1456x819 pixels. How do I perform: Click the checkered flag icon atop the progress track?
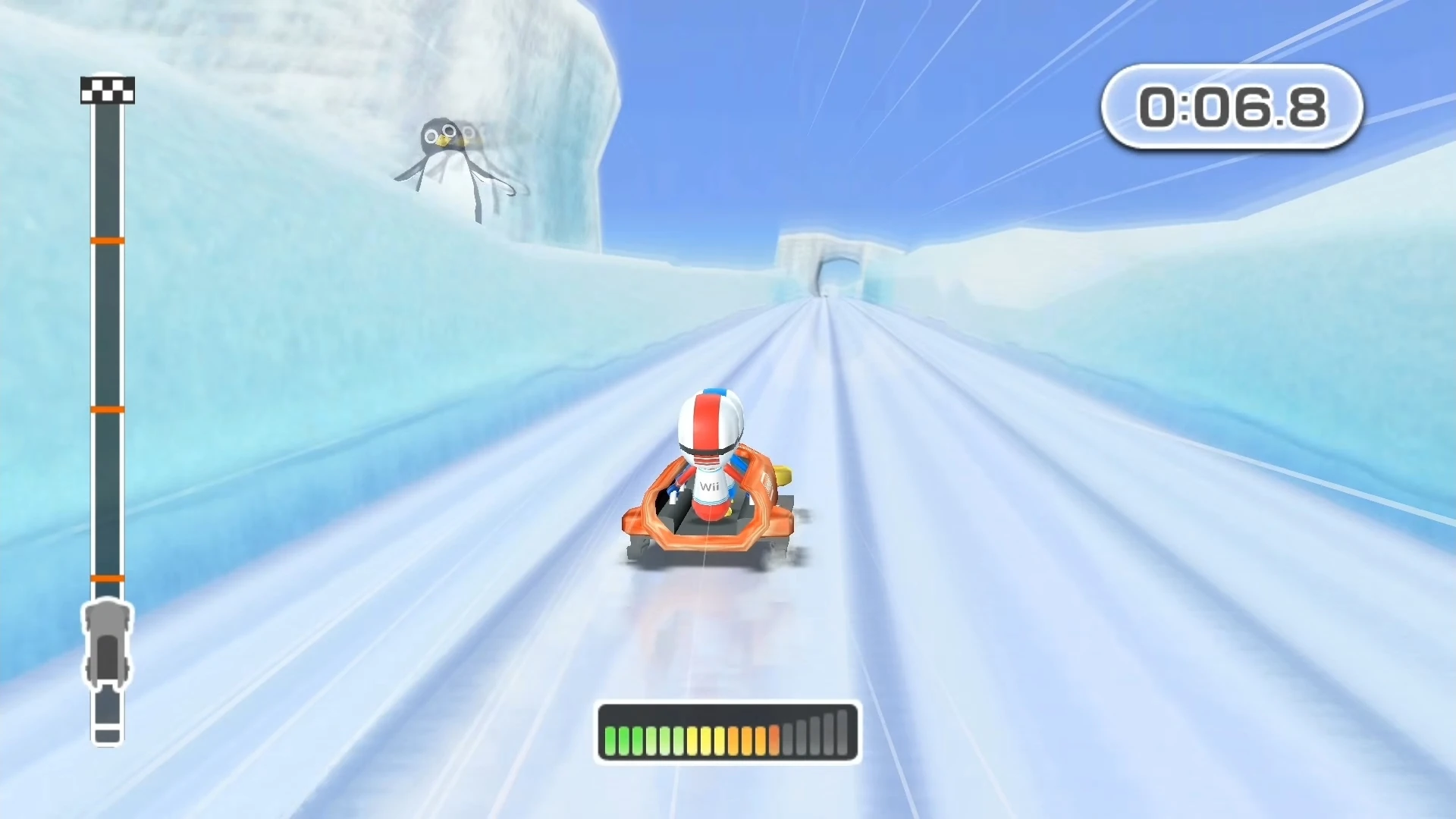coord(107,89)
